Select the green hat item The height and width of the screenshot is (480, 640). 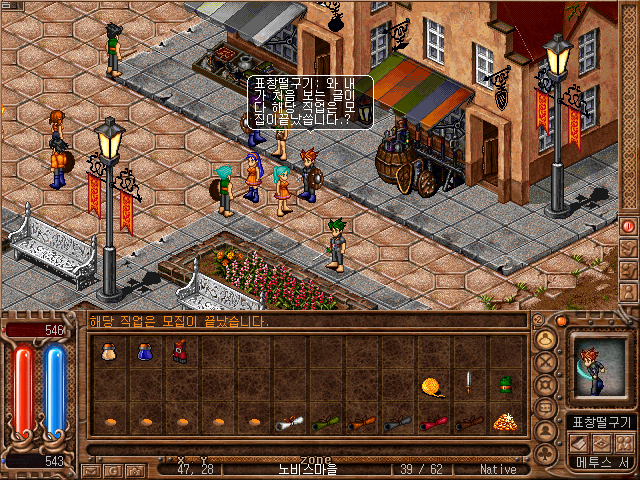pyautogui.click(x=505, y=384)
